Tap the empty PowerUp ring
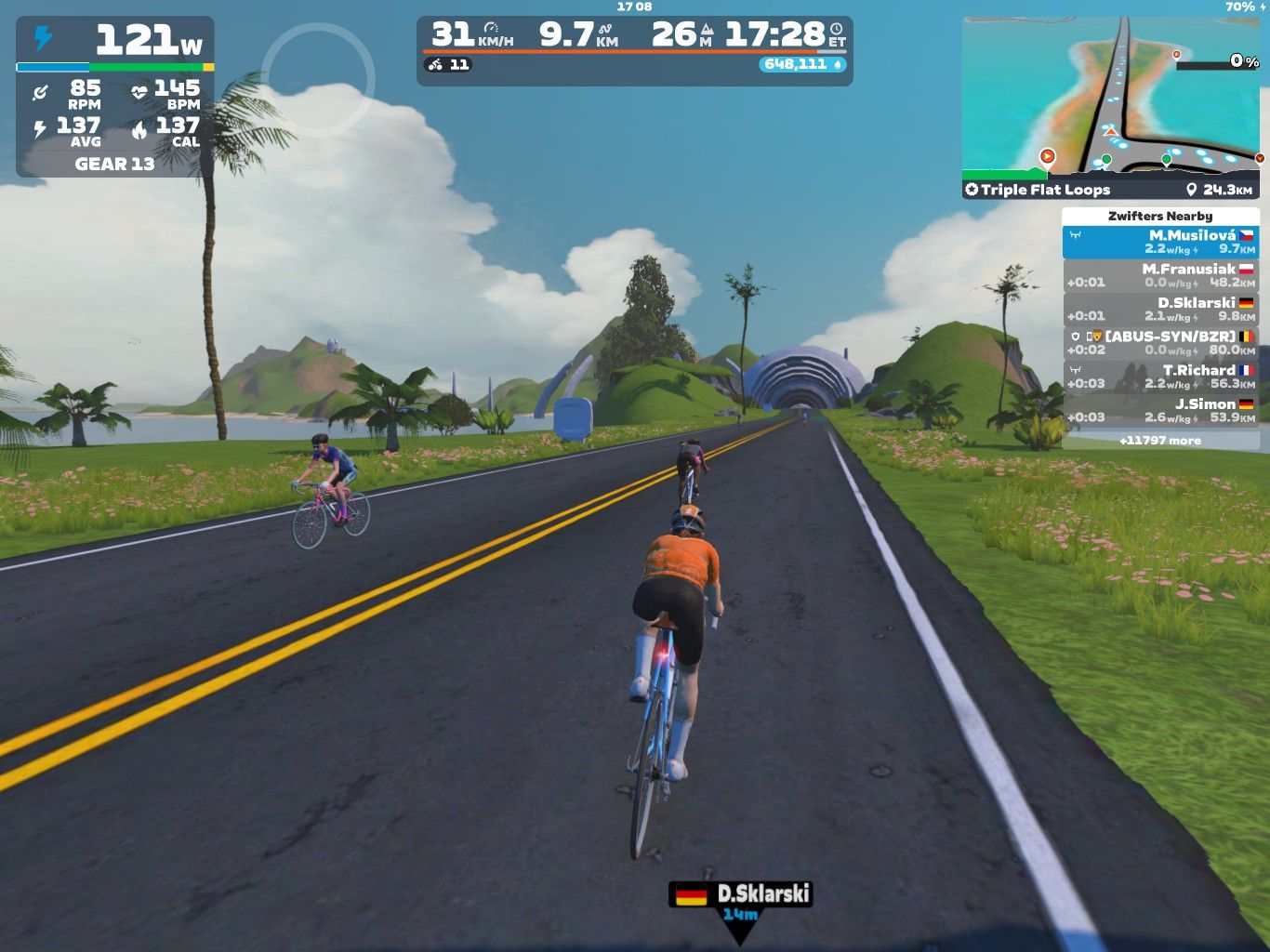 [x=317, y=79]
